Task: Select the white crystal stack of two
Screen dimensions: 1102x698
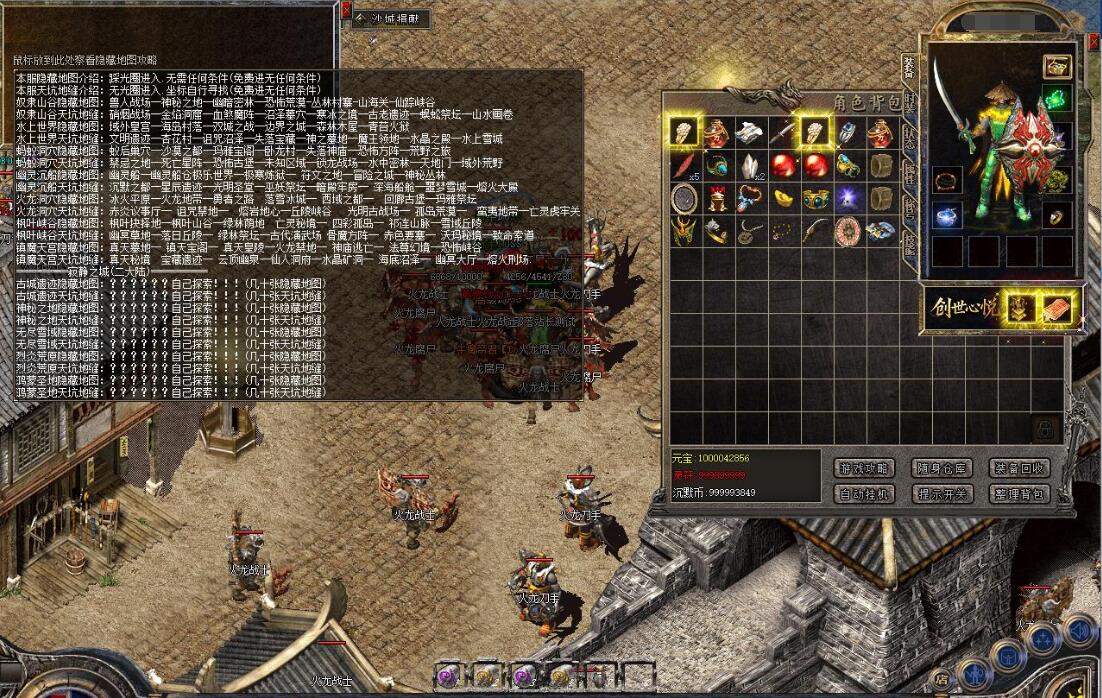Action: tap(749, 165)
